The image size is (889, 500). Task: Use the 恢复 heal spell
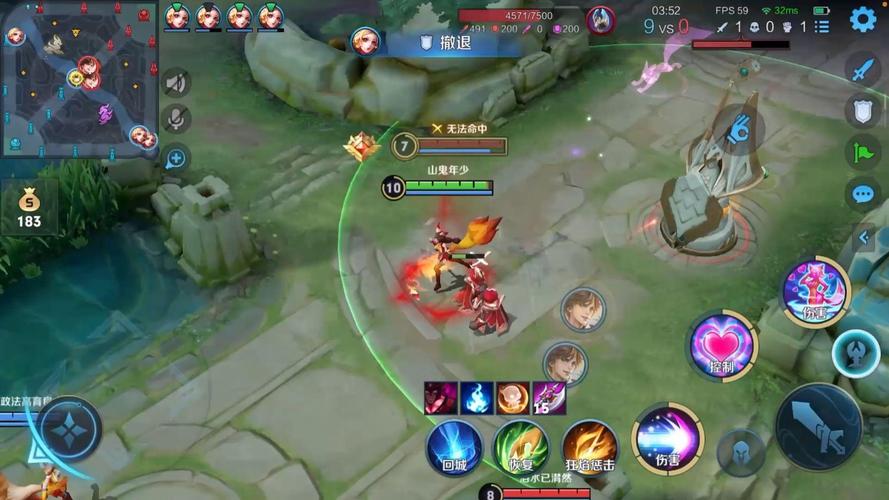coord(521,446)
